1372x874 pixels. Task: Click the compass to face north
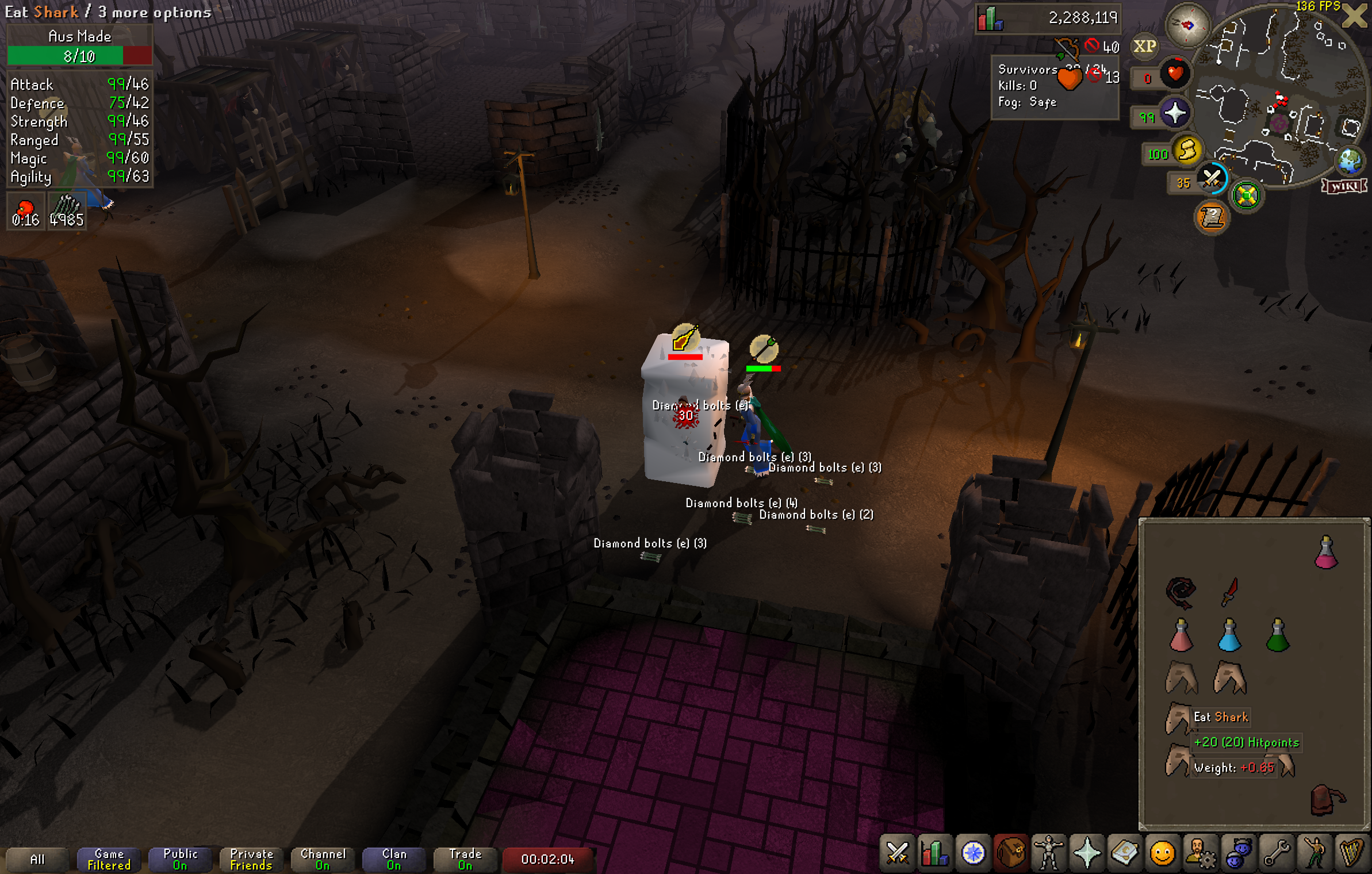click(1187, 25)
